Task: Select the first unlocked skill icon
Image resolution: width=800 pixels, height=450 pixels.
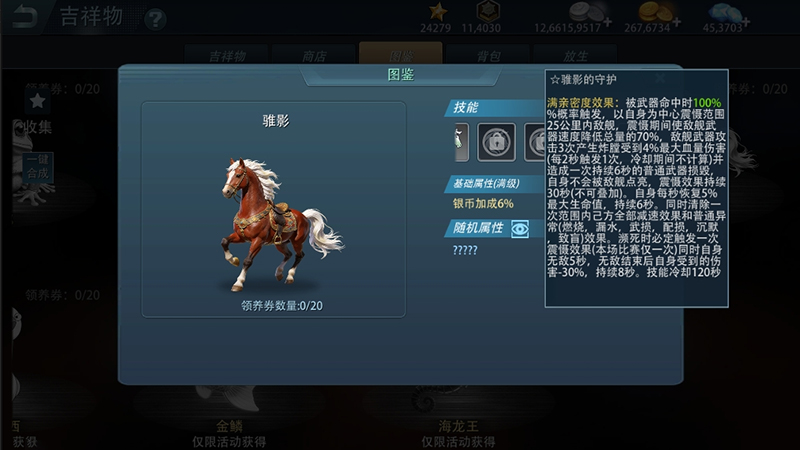Action: point(460,142)
